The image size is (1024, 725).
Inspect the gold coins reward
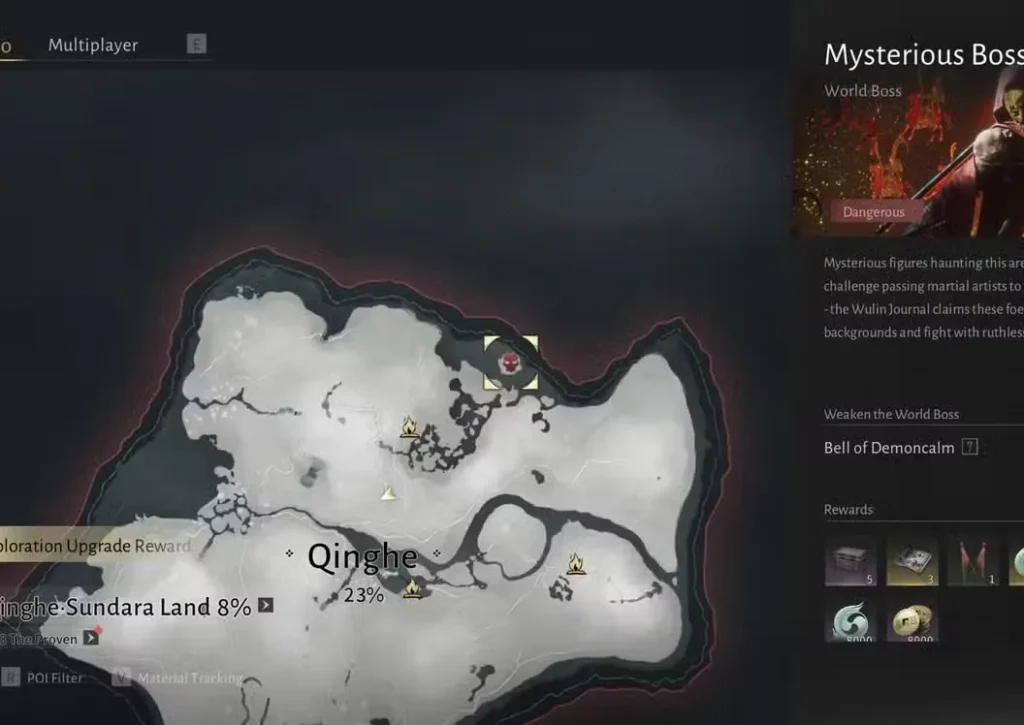912,621
